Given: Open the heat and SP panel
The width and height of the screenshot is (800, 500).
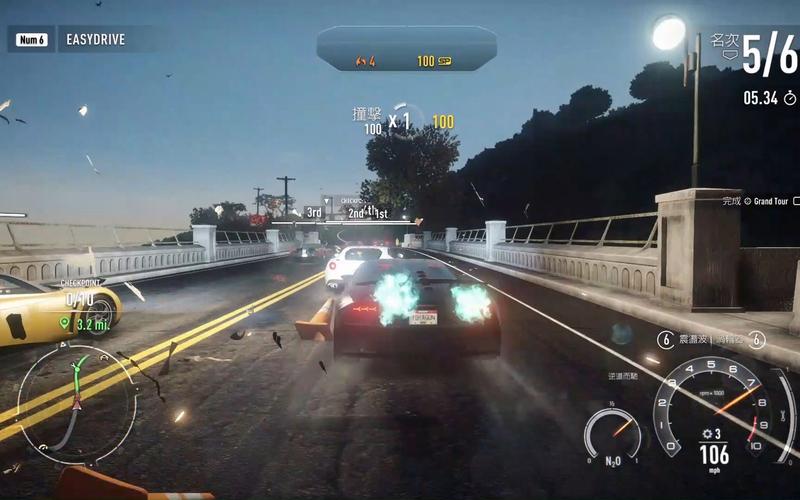Looking at the screenshot, I should 406,49.
